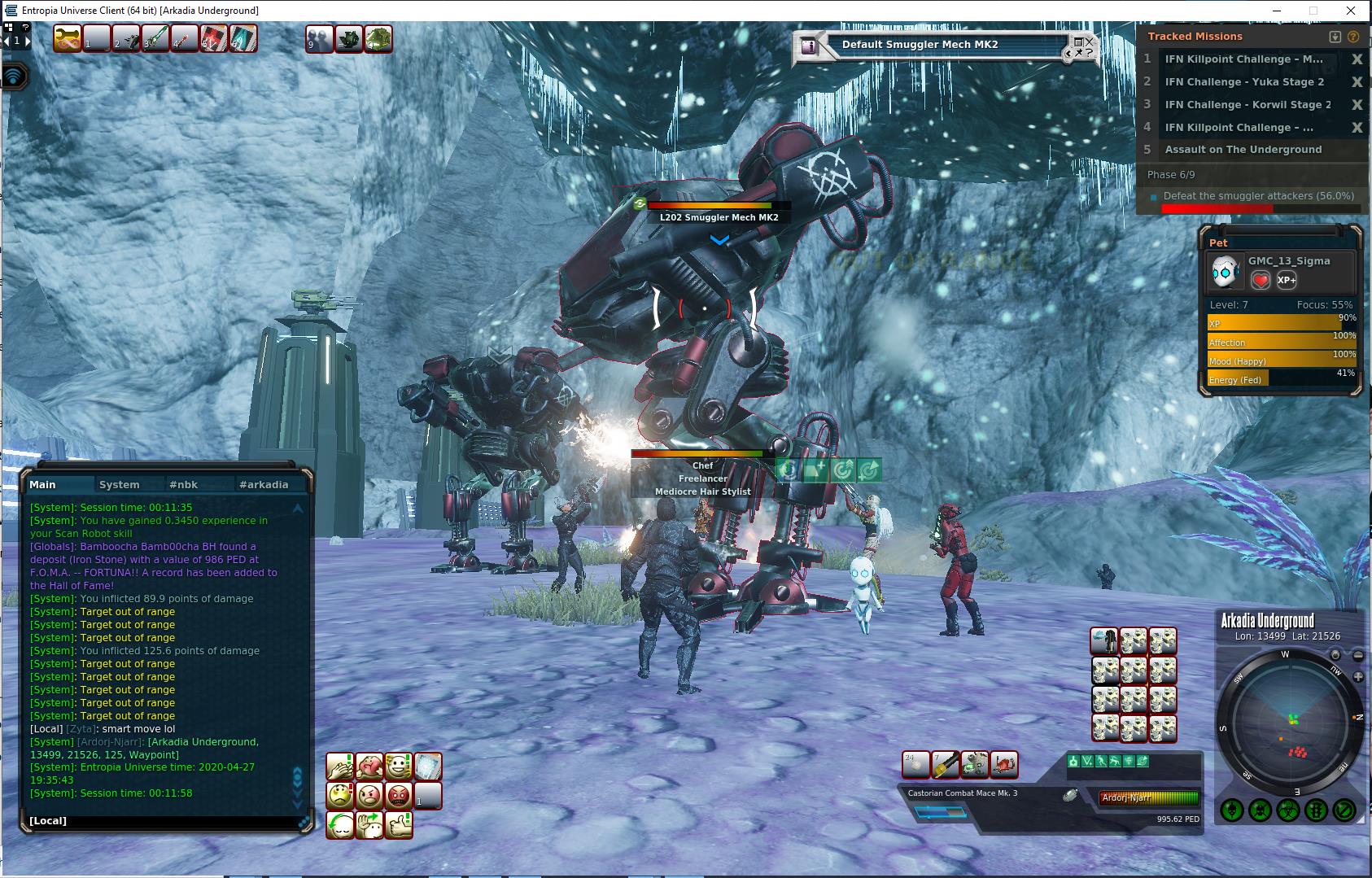Switch to the System chat tab
The height and width of the screenshot is (878, 1372).
pyautogui.click(x=119, y=484)
